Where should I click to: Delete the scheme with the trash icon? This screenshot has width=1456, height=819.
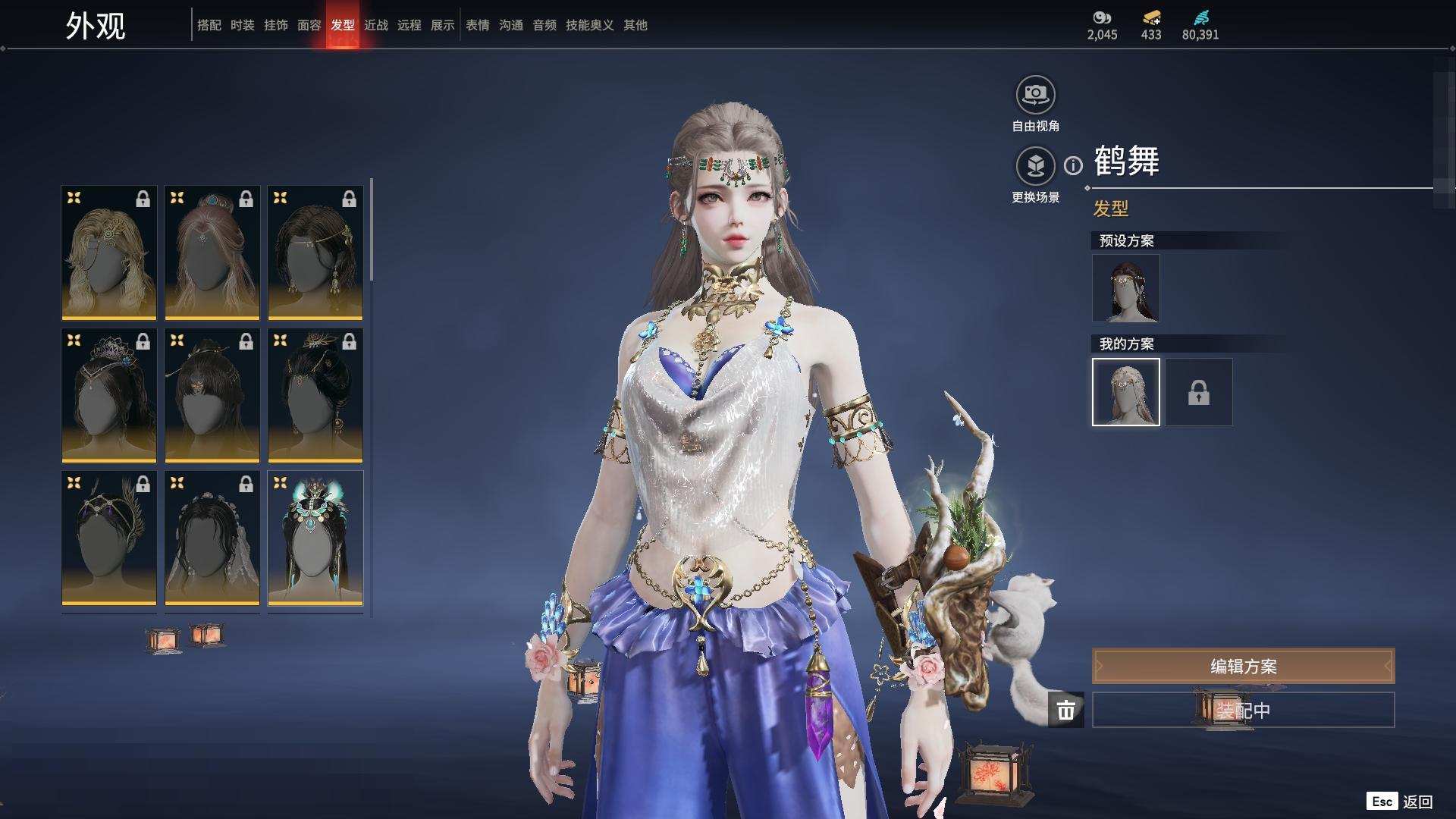point(1065,710)
